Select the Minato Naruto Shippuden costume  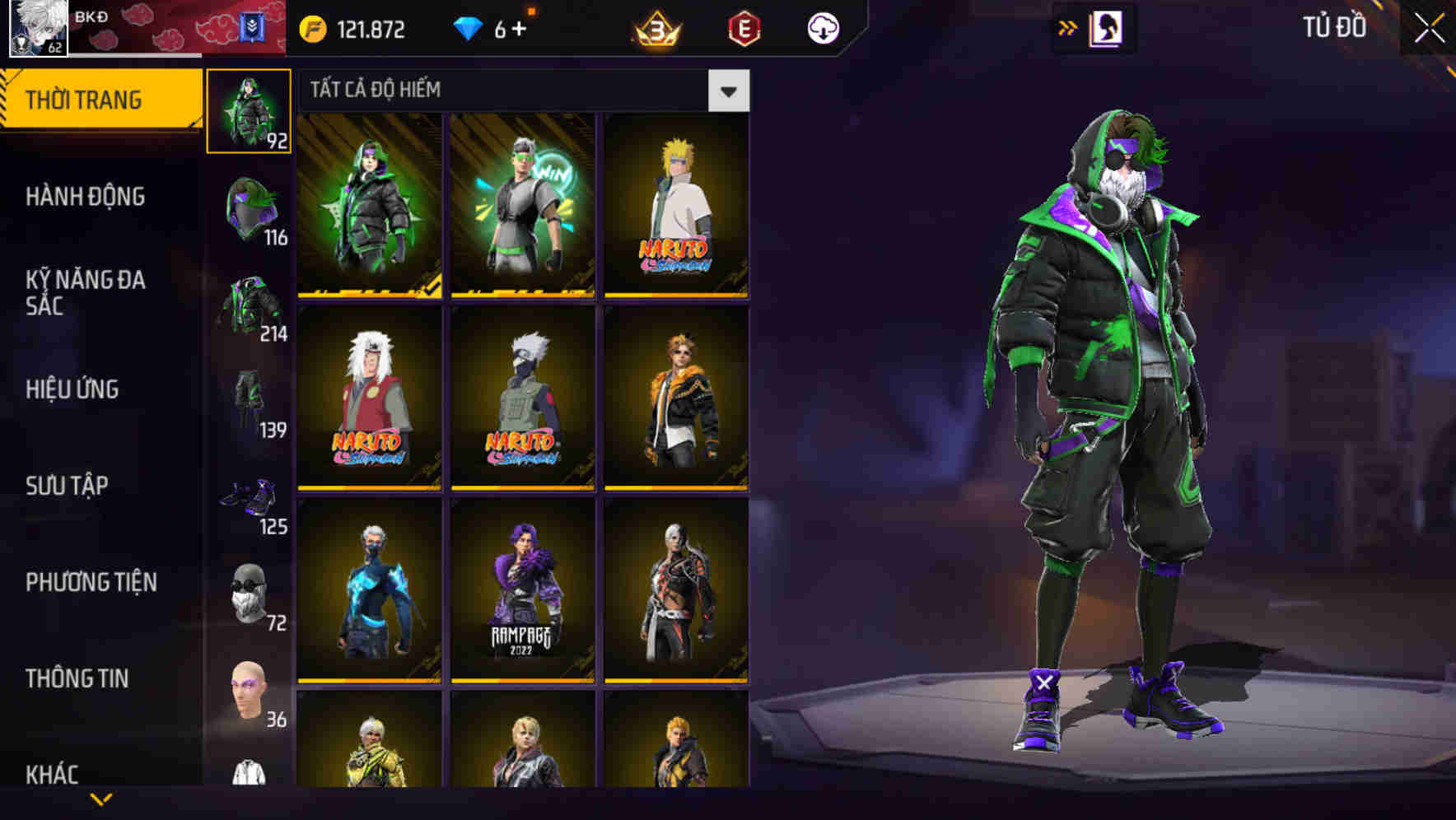click(x=677, y=207)
